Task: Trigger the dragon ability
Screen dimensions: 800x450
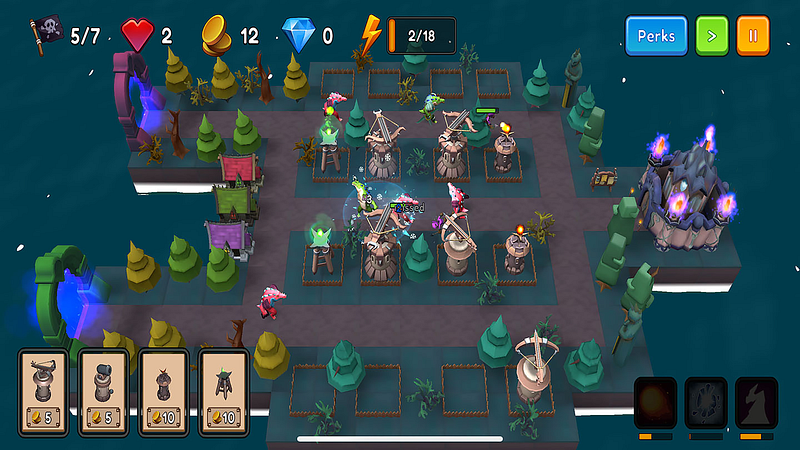Action: 755,402
